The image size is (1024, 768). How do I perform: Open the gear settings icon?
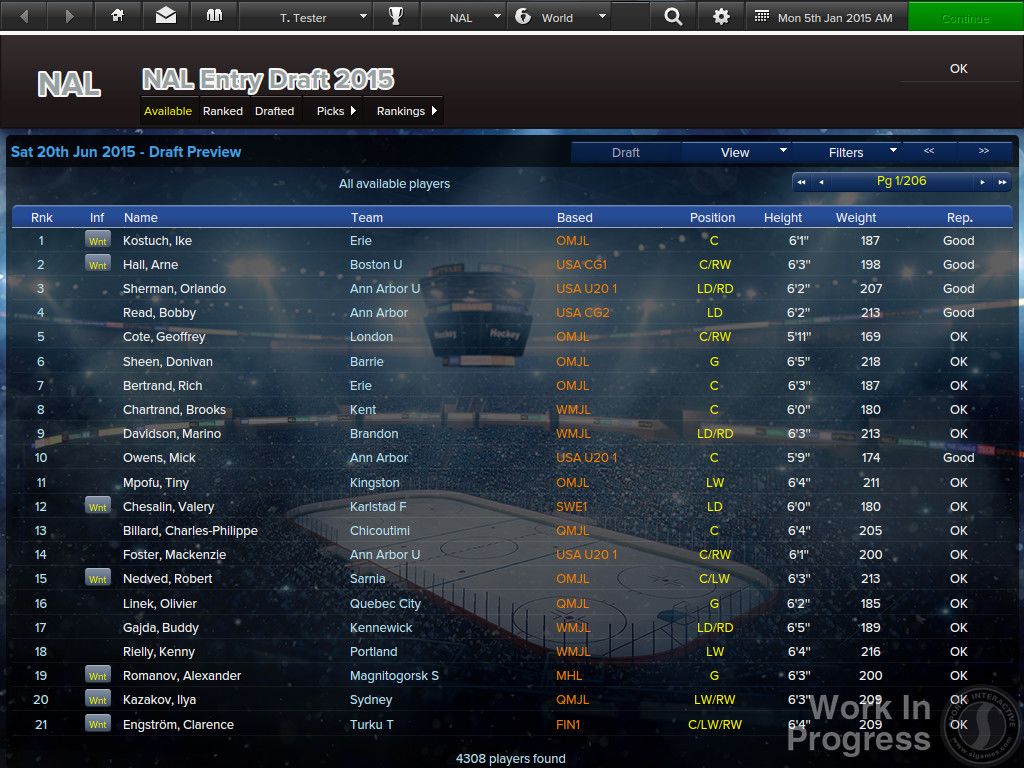[721, 17]
